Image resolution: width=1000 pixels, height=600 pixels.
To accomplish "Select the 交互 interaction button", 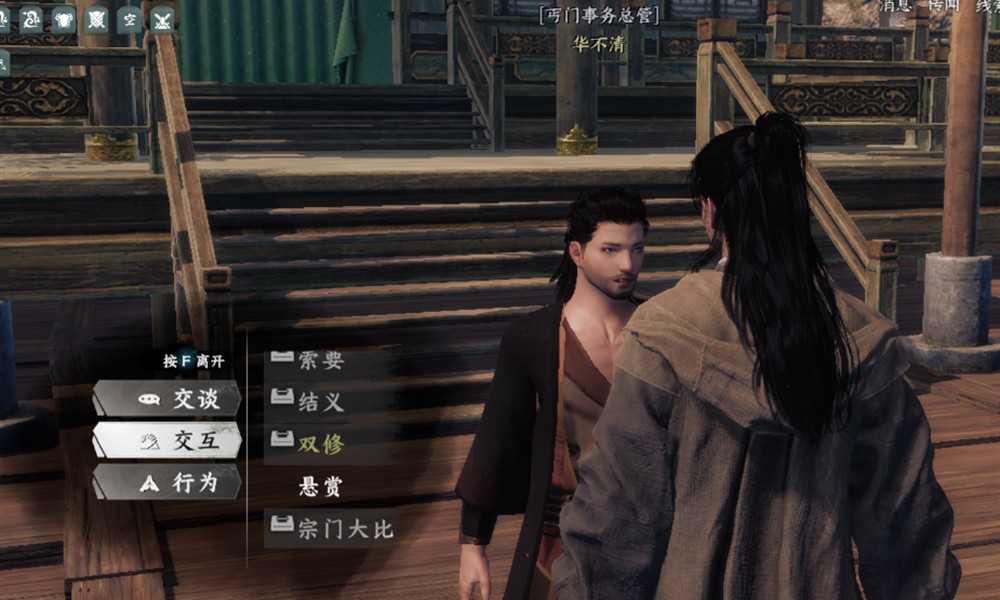I will click(167, 440).
